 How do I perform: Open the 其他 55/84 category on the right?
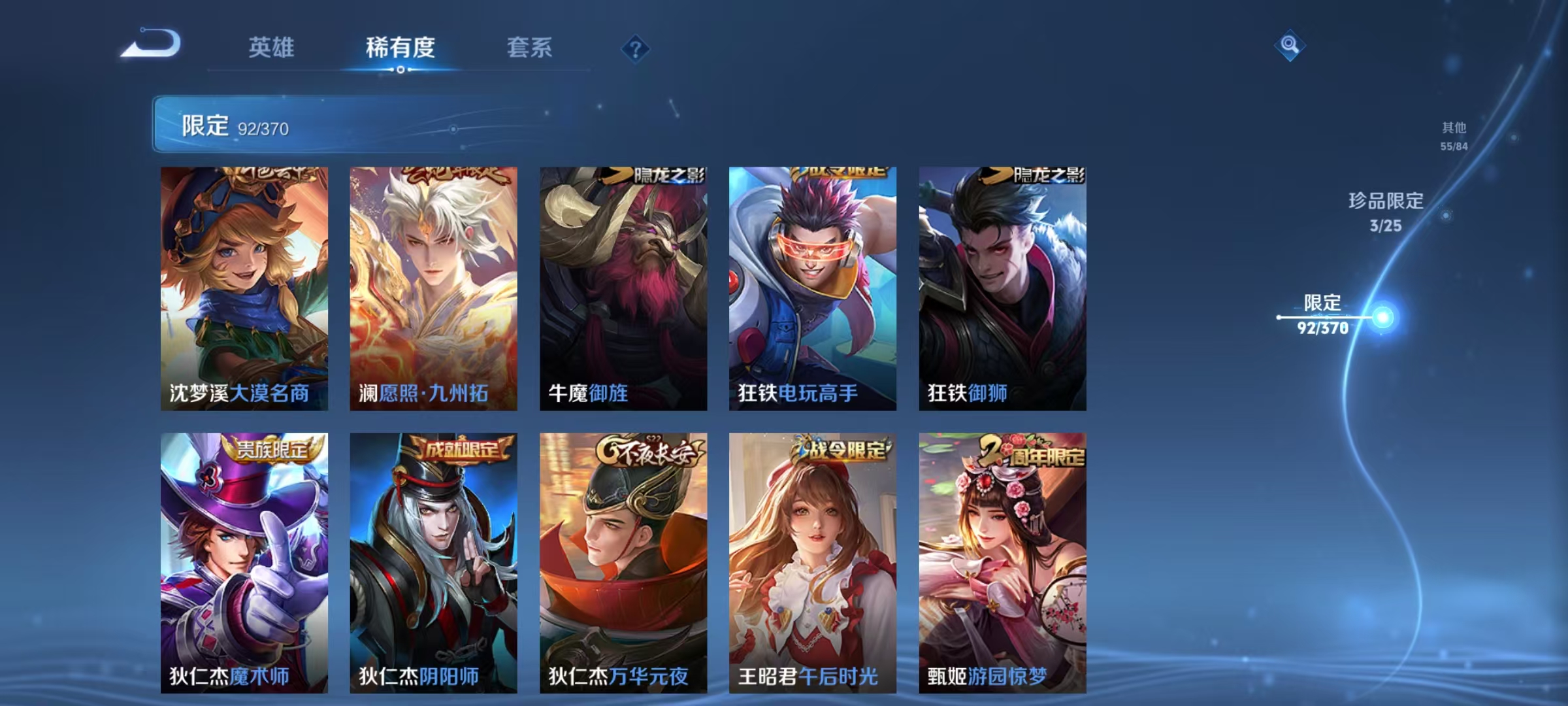(x=1455, y=131)
